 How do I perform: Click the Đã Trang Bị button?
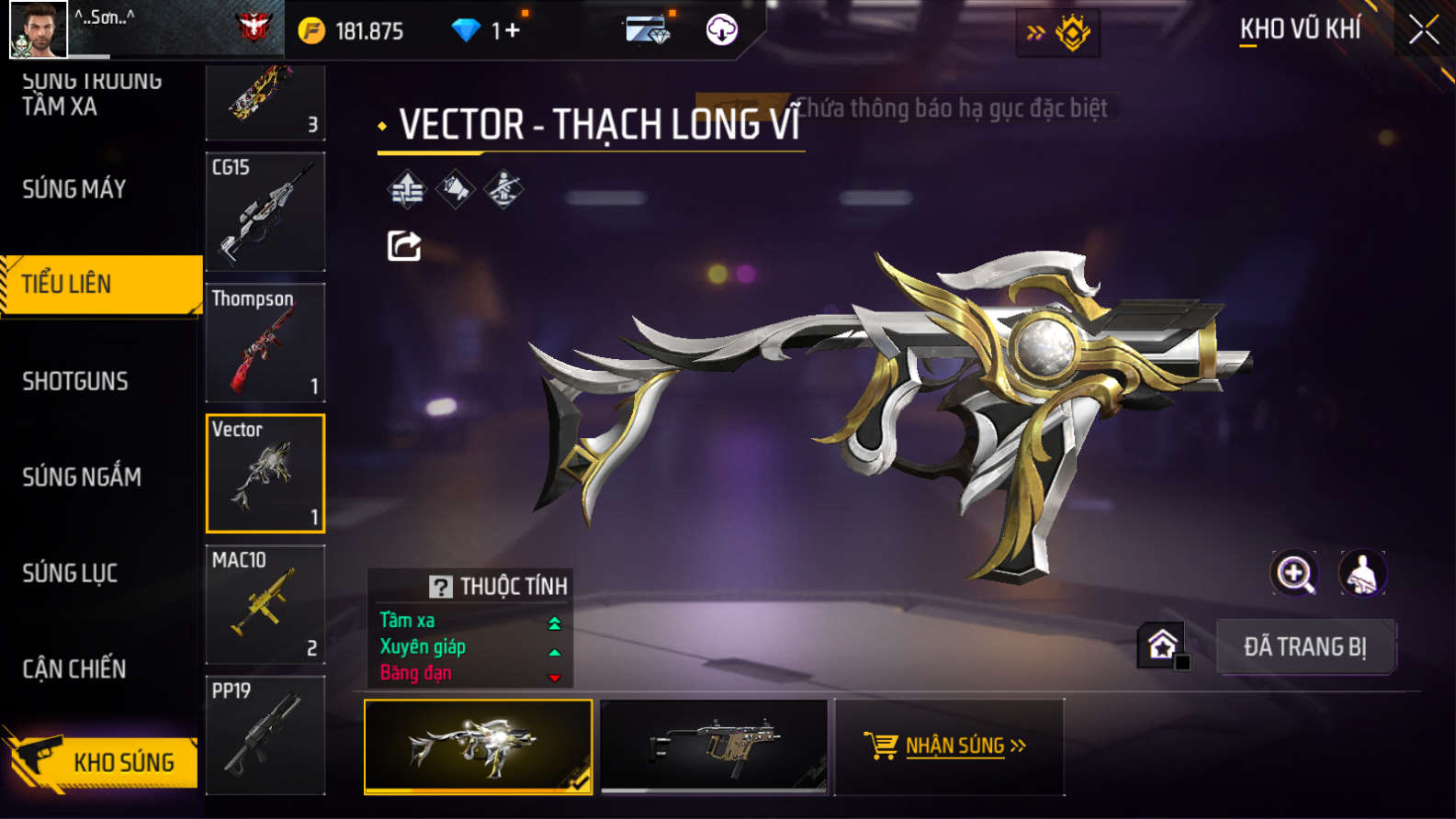click(x=1305, y=646)
